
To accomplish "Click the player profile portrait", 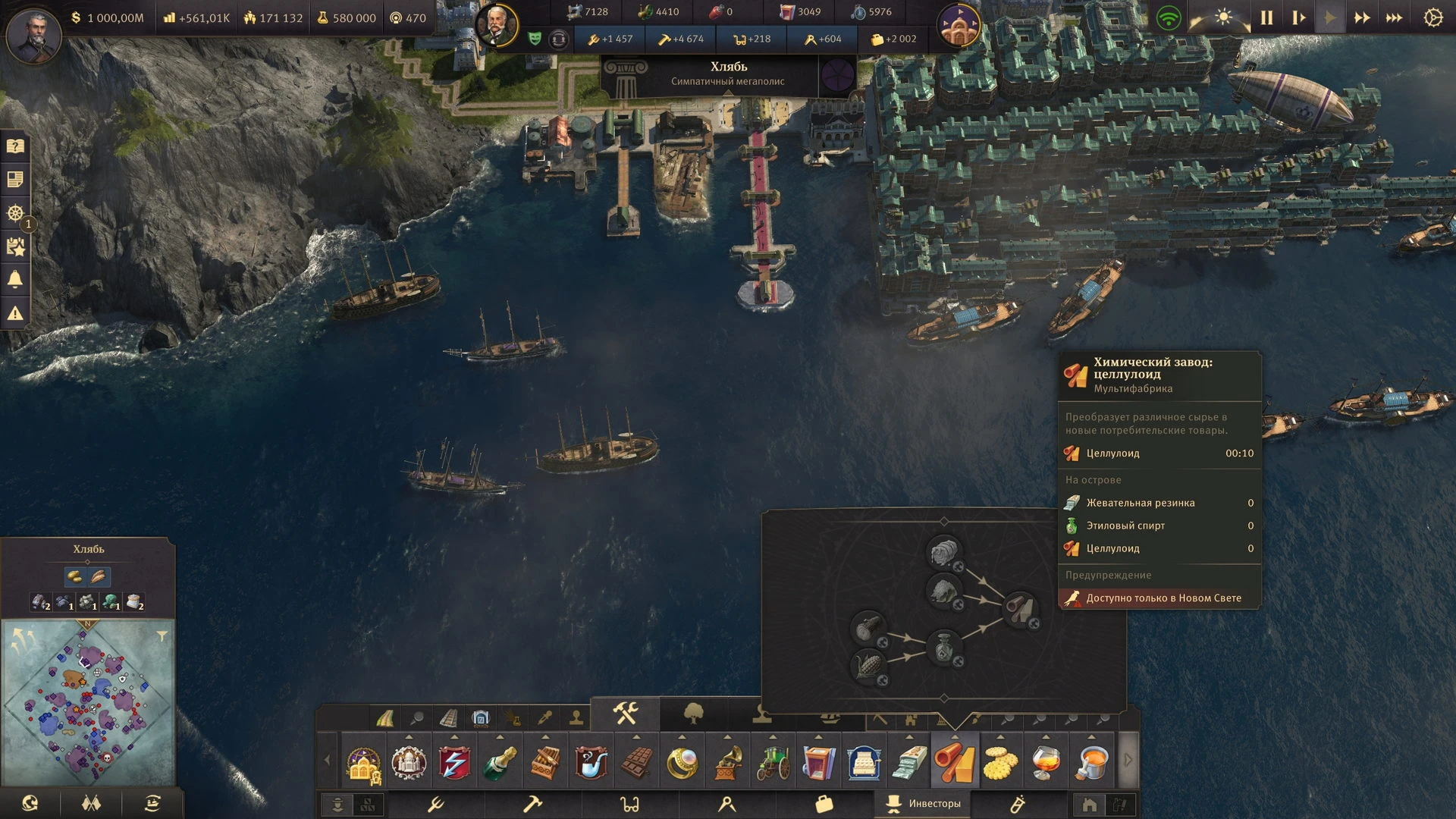I will click(33, 34).
